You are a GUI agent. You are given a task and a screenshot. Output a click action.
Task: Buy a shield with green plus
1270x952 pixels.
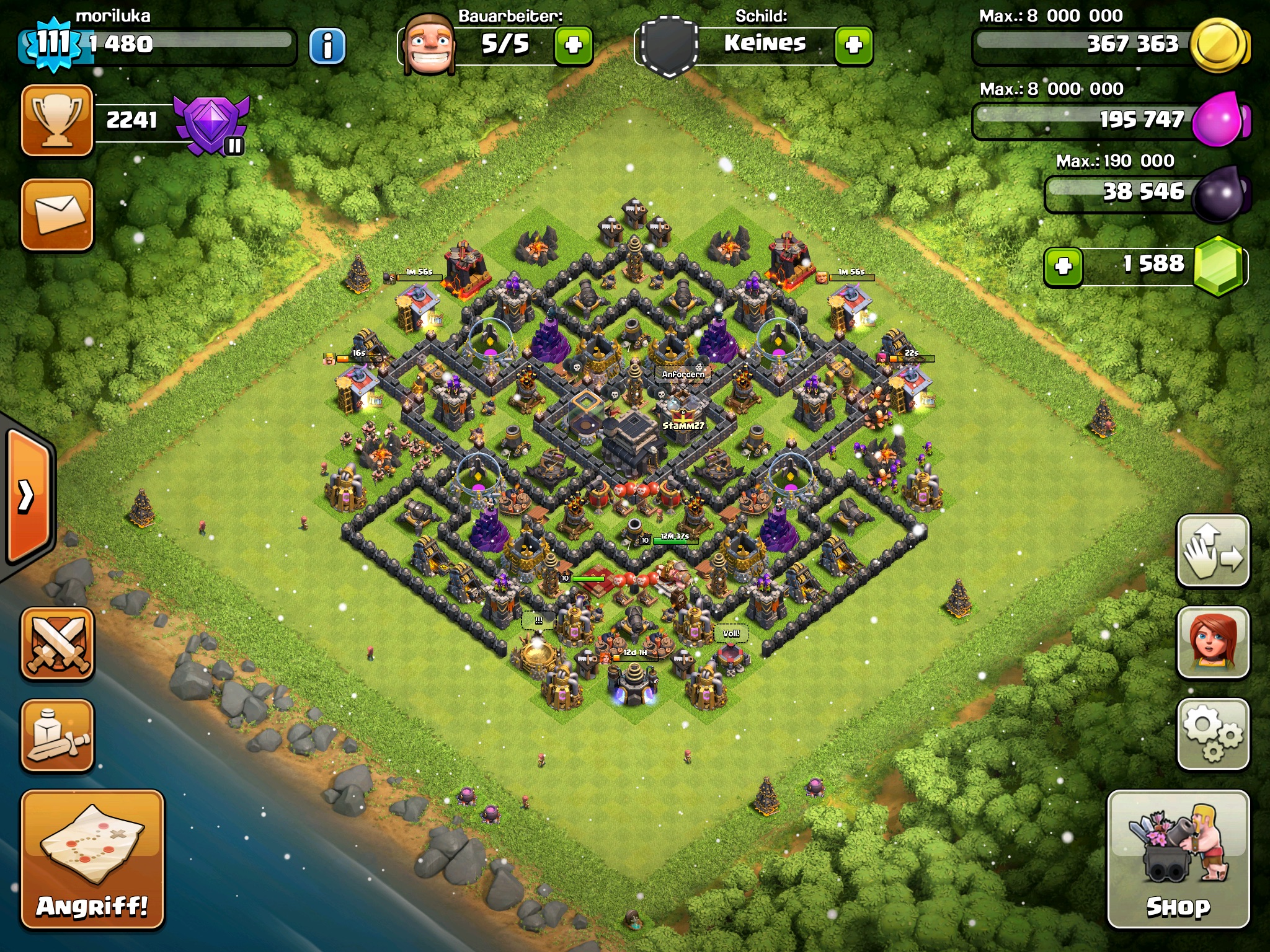(854, 45)
